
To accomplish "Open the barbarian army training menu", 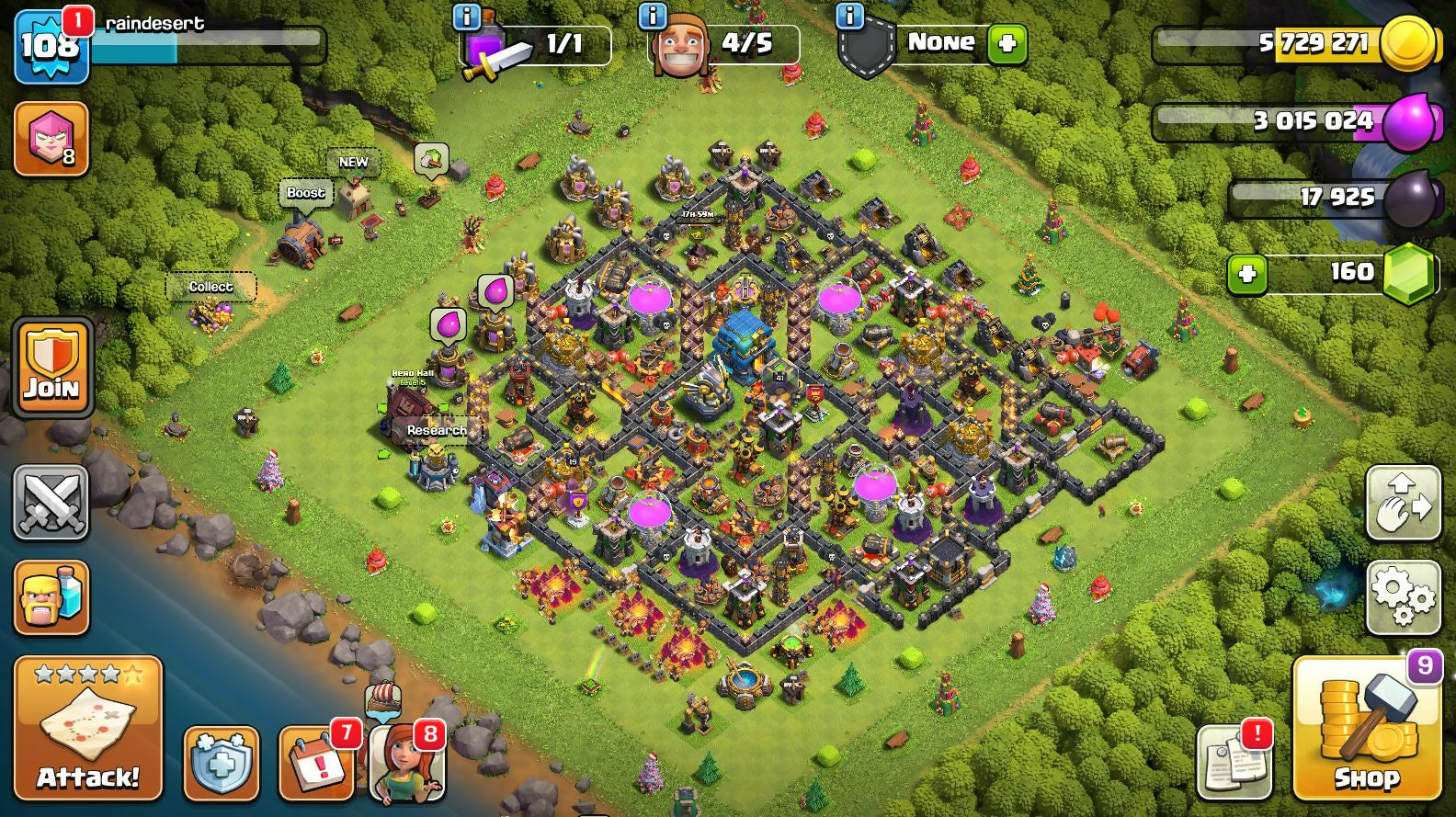I will (51, 597).
